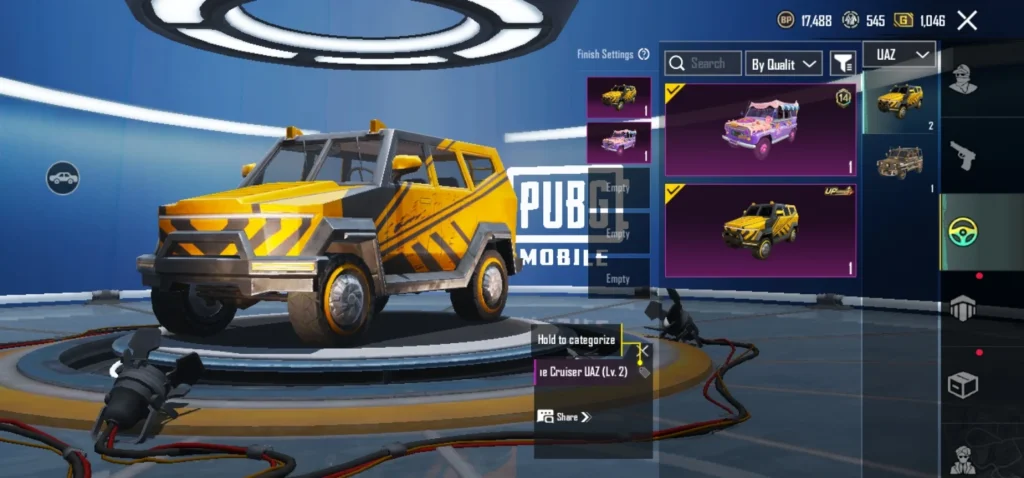Switch to the character outfit tab
The width and height of the screenshot is (1024, 478).
click(x=963, y=78)
